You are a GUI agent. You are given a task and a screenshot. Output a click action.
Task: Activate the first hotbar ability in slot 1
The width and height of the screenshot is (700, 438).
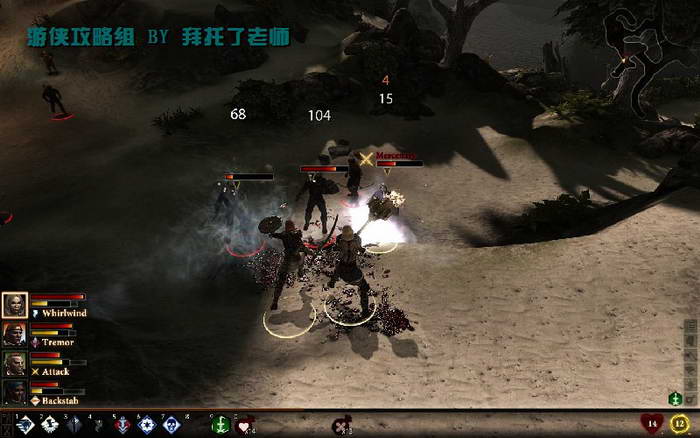click(x=26, y=425)
